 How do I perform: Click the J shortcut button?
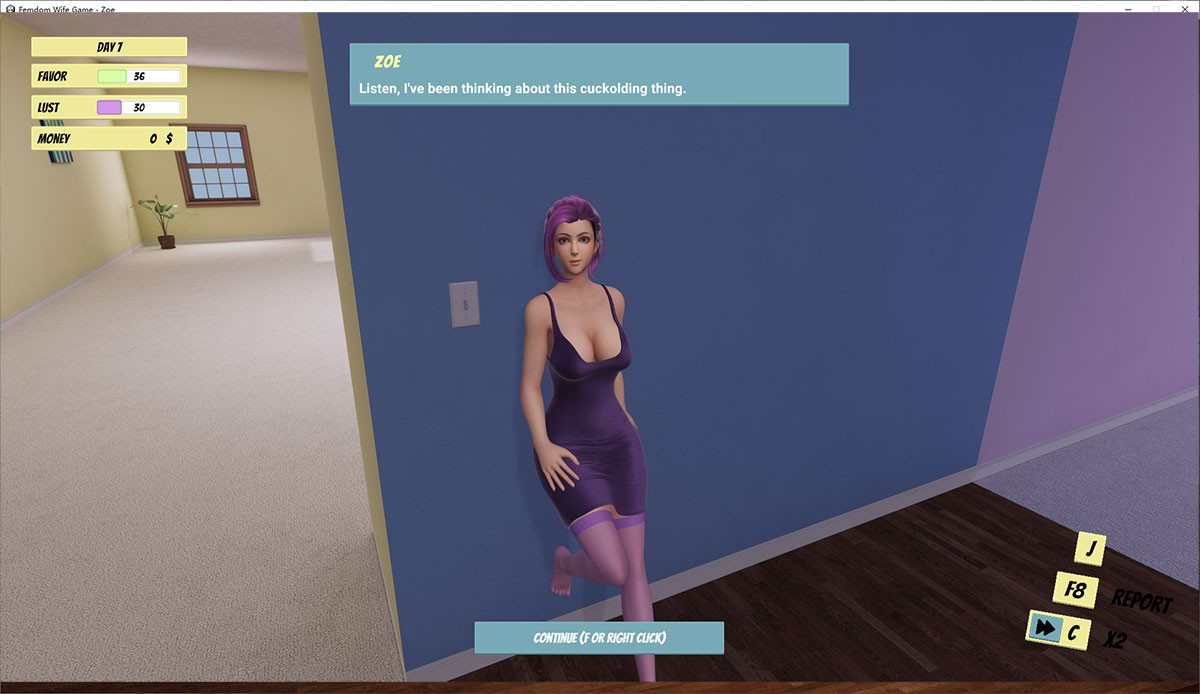point(1089,548)
